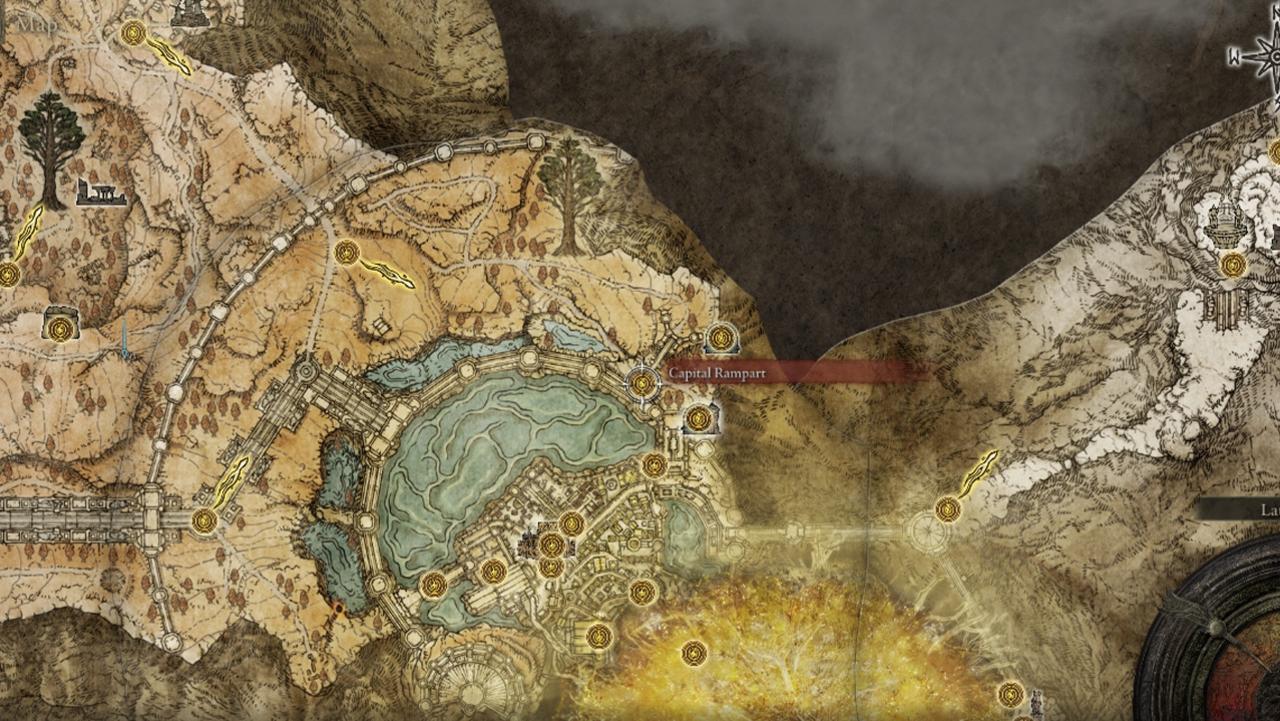Click the tree landmark icon in the top-left forest
1280x721 pixels.
click(x=49, y=138)
